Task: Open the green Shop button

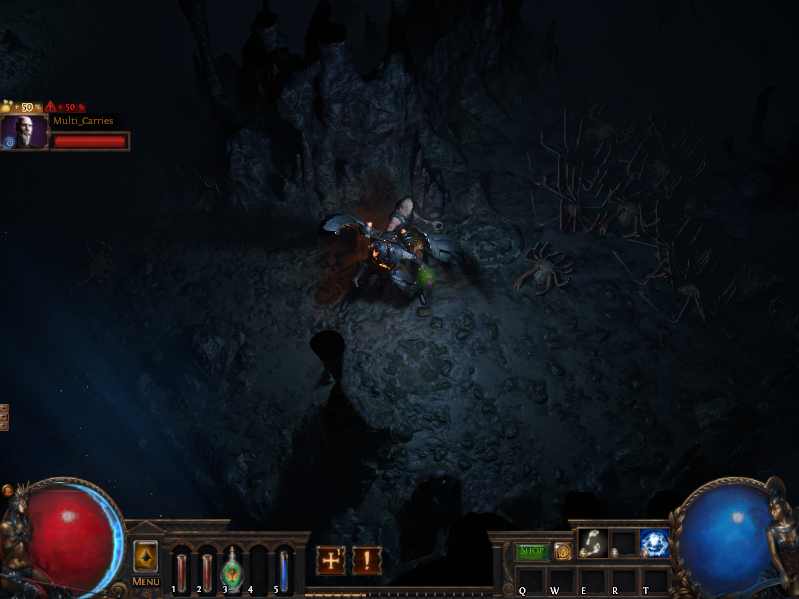Action: [532, 551]
